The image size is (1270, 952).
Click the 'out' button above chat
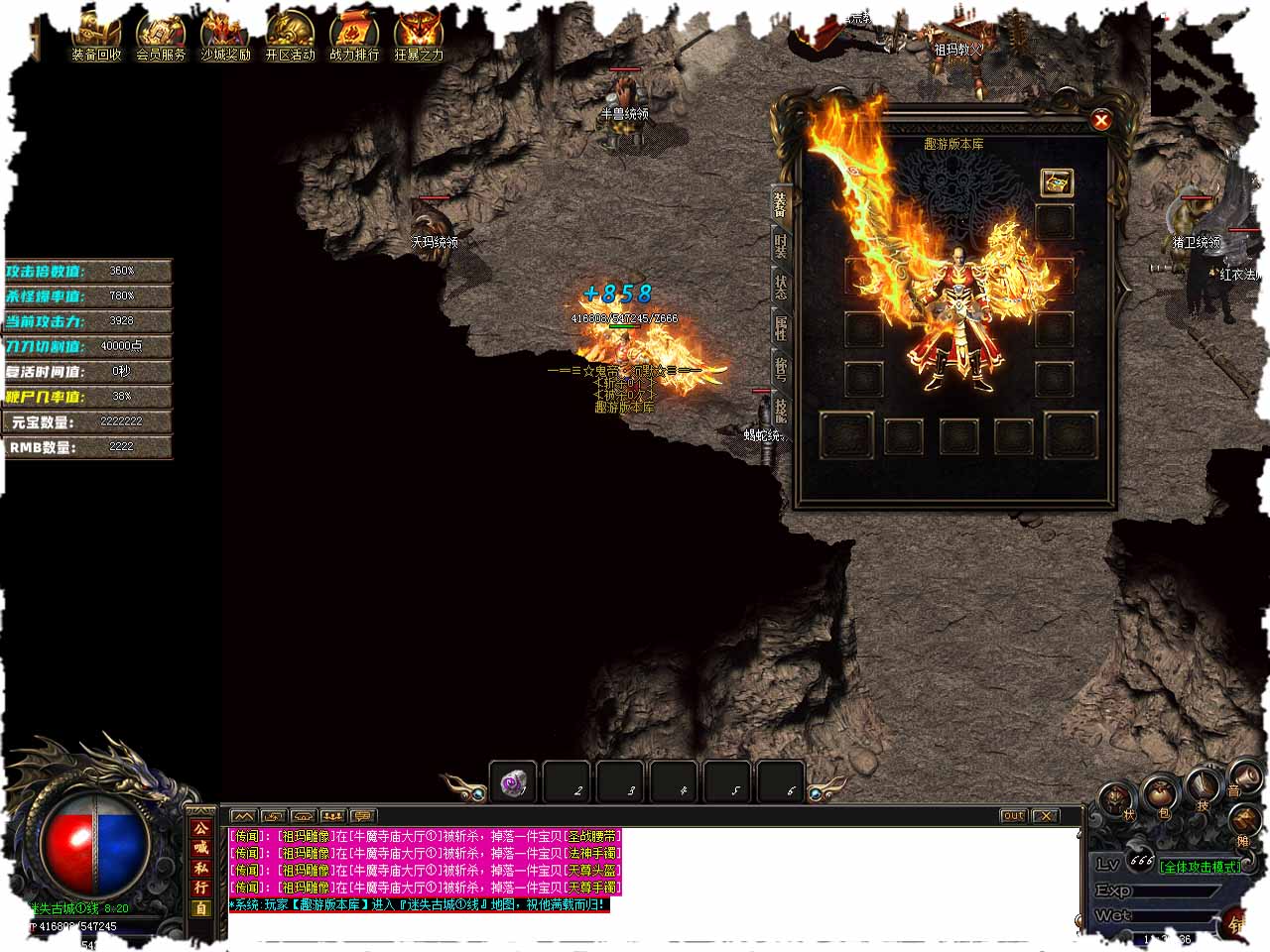1012,816
